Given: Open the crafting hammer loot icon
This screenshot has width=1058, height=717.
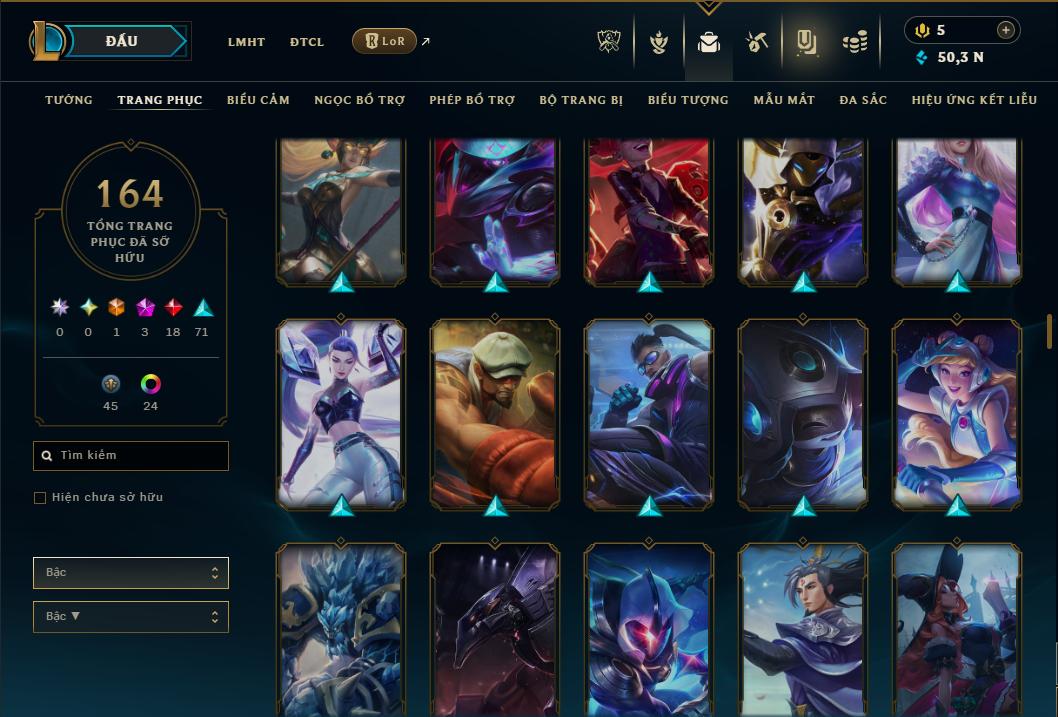Looking at the screenshot, I should pos(756,42).
